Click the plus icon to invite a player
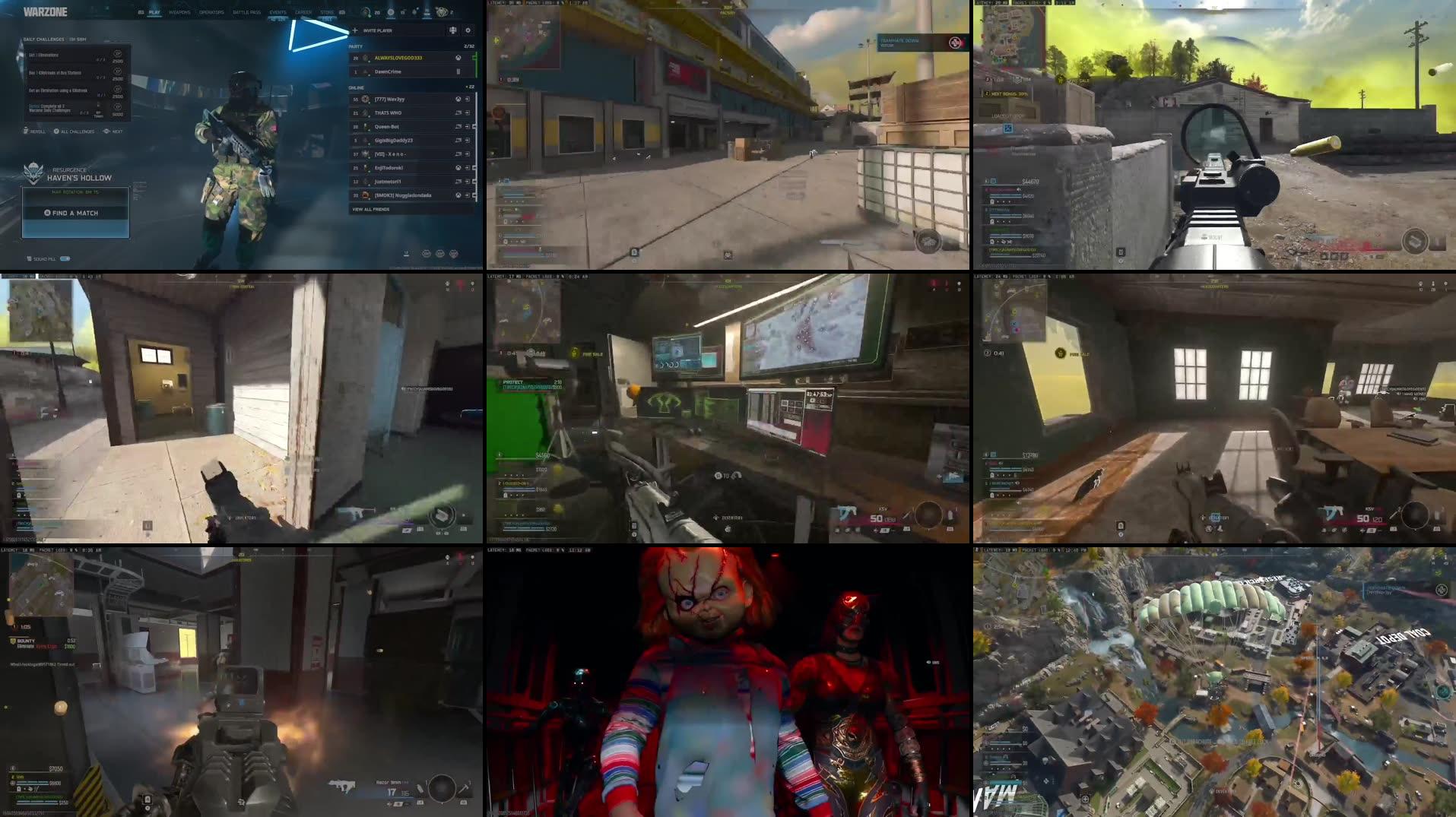 click(x=355, y=30)
